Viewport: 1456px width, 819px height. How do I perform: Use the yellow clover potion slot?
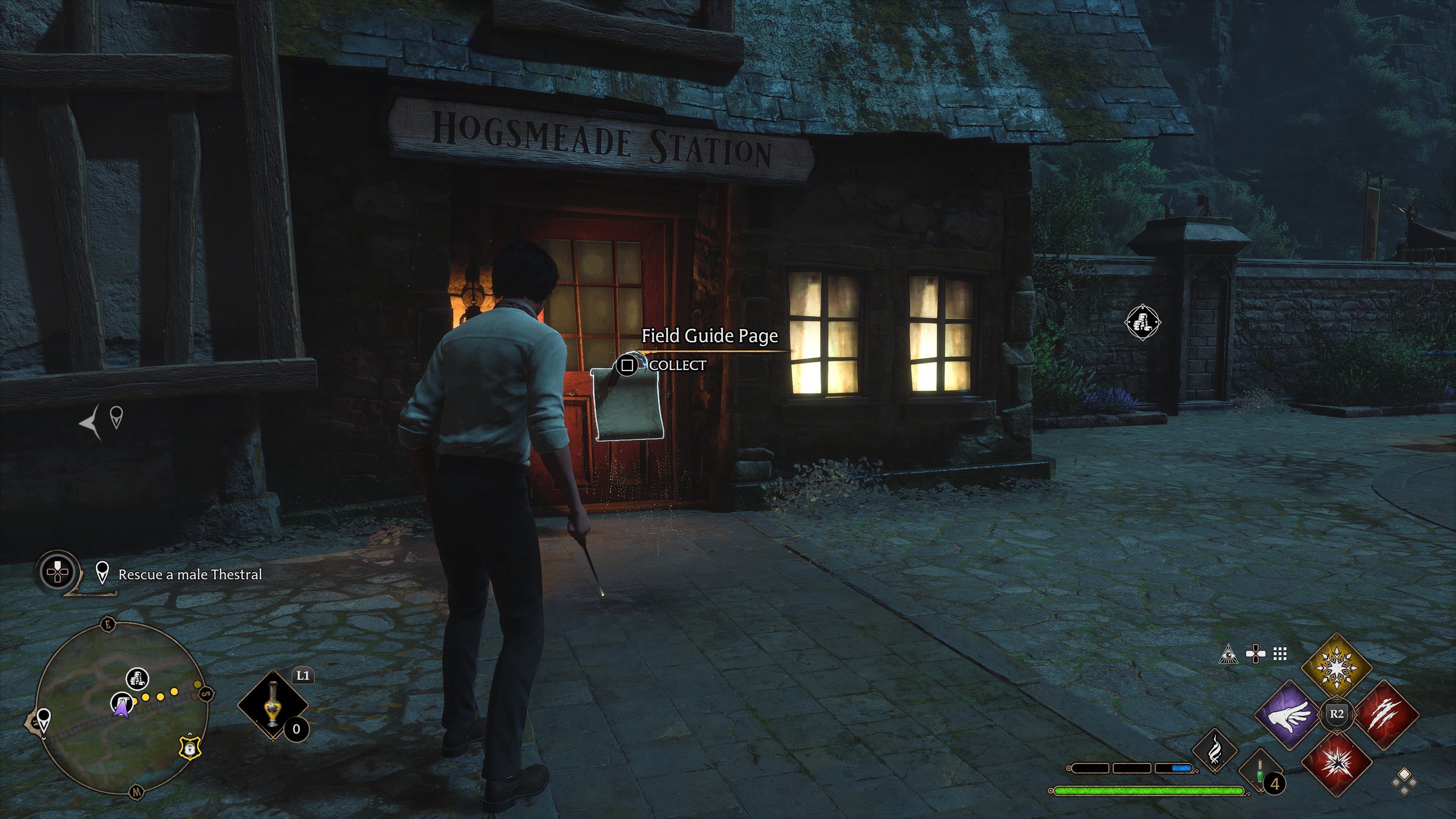273,704
